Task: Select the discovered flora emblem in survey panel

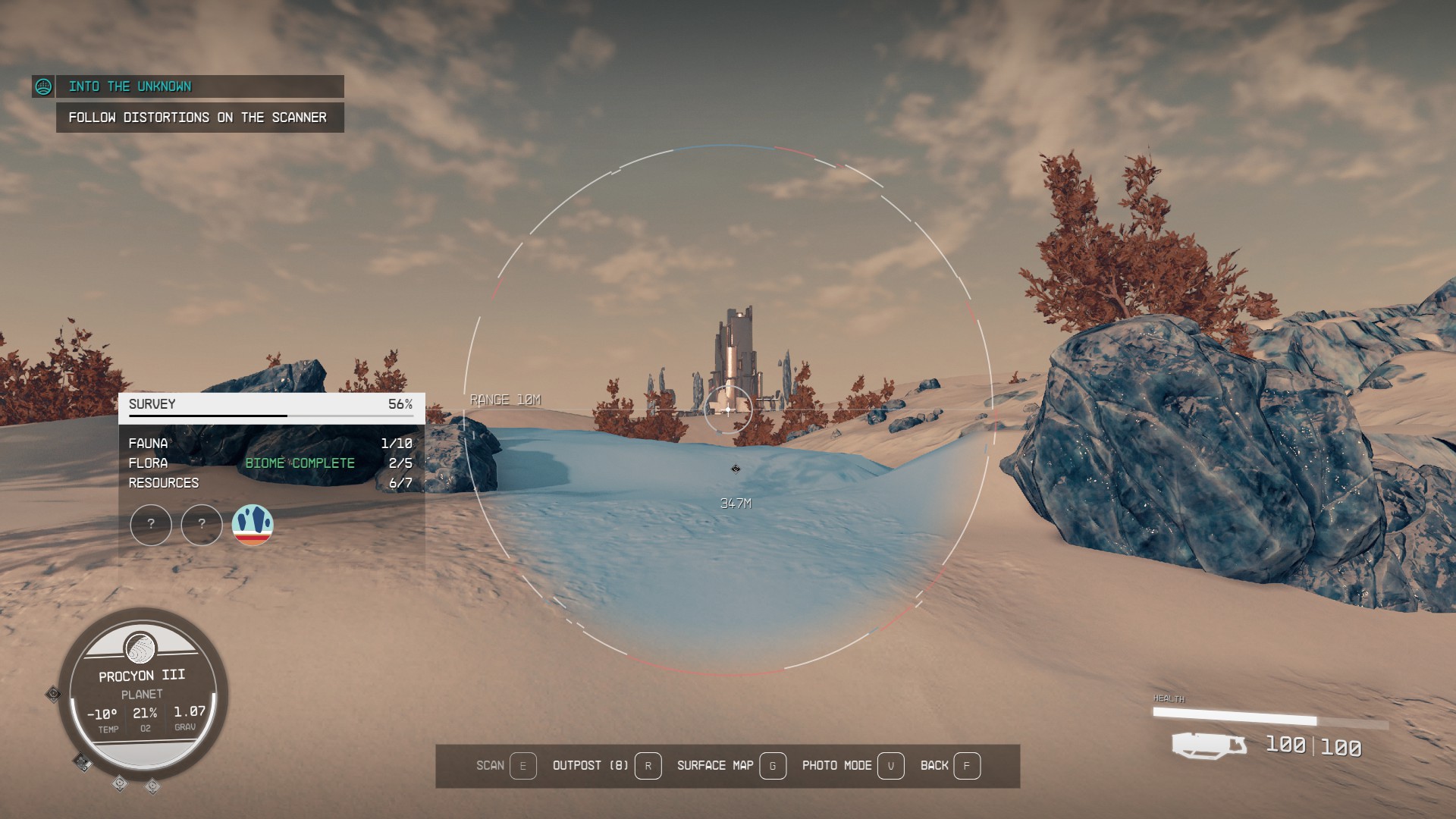Action: coord(254,525)
